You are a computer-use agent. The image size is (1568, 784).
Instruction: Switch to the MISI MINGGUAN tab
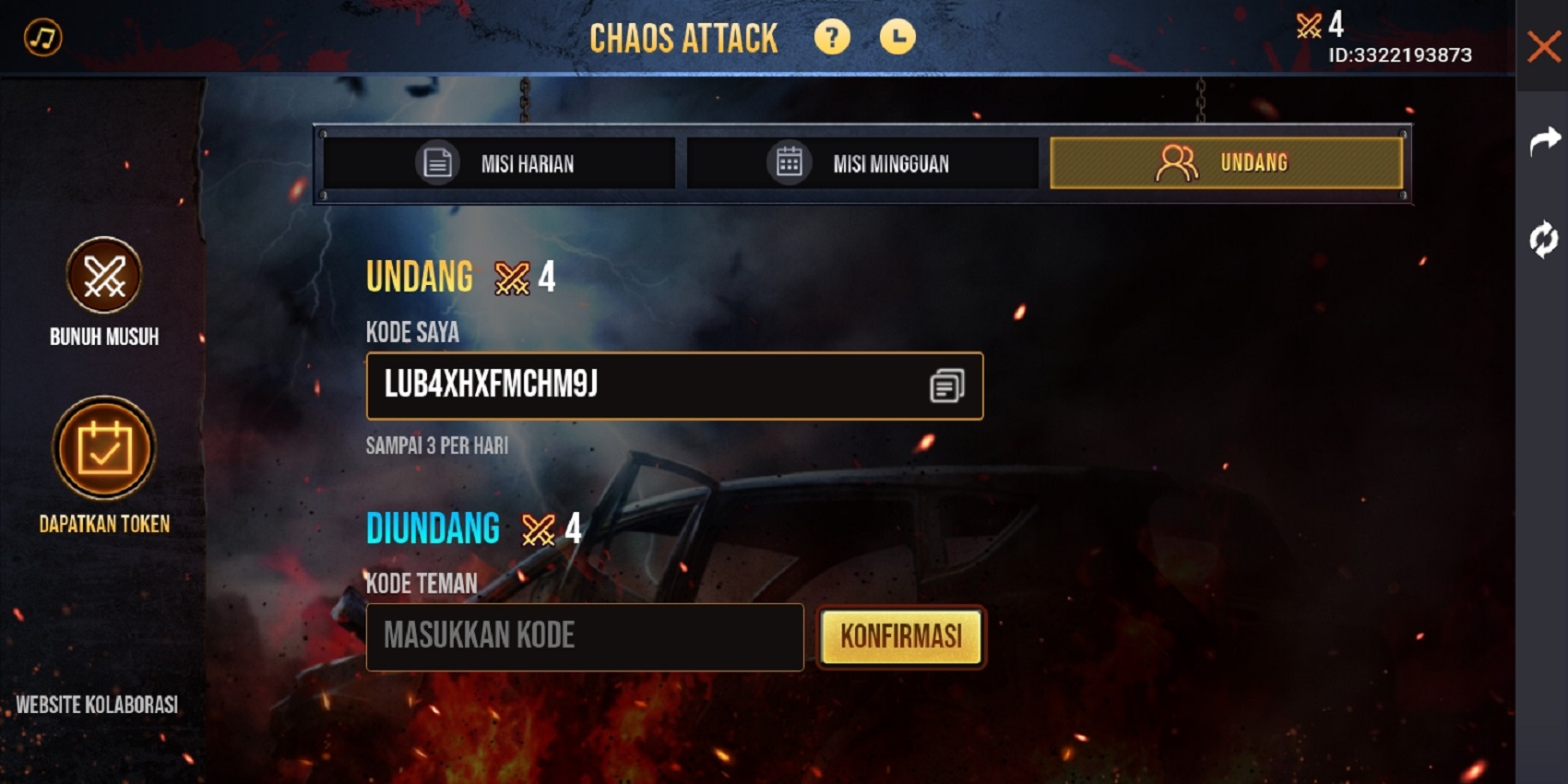pyautogui.click(x=862, y=163)
